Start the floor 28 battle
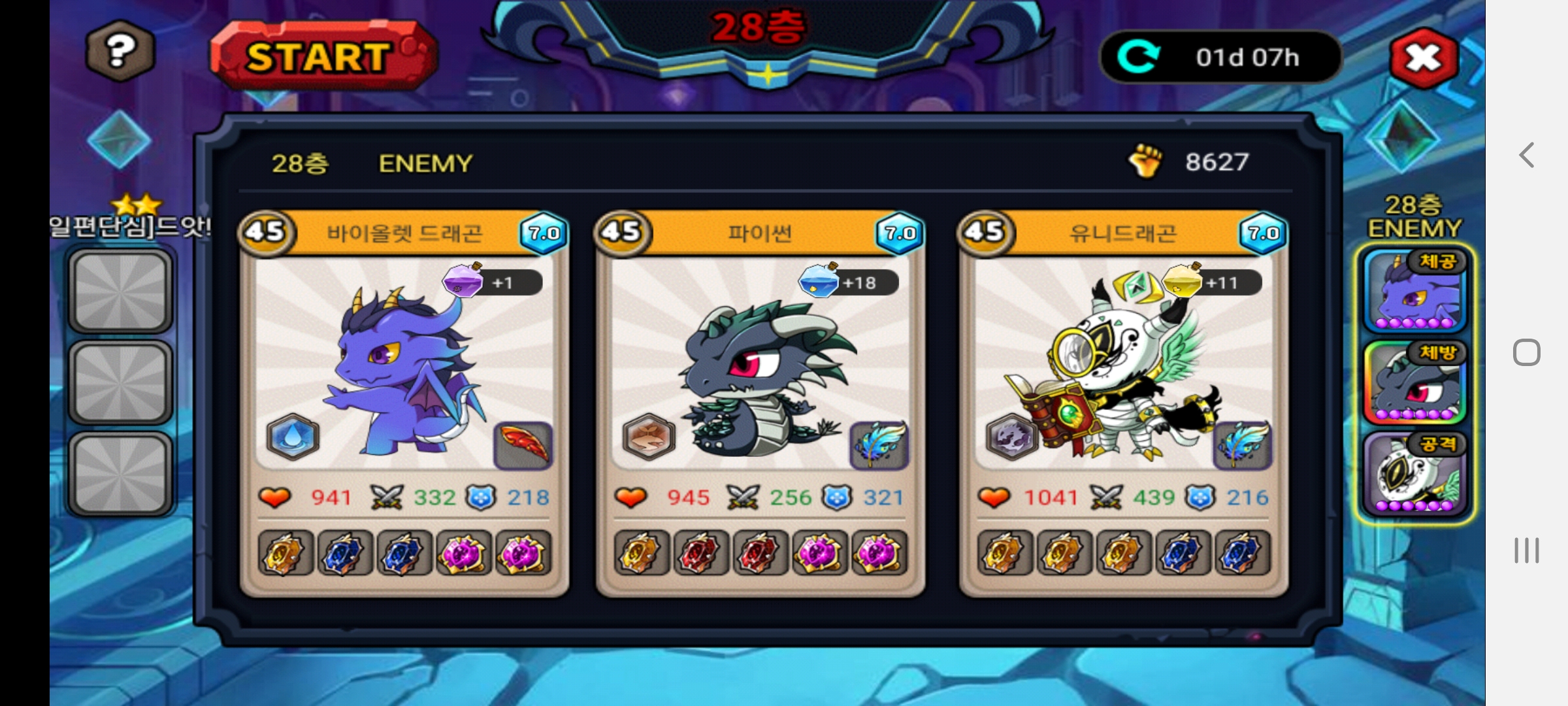 tap(321, 56)
